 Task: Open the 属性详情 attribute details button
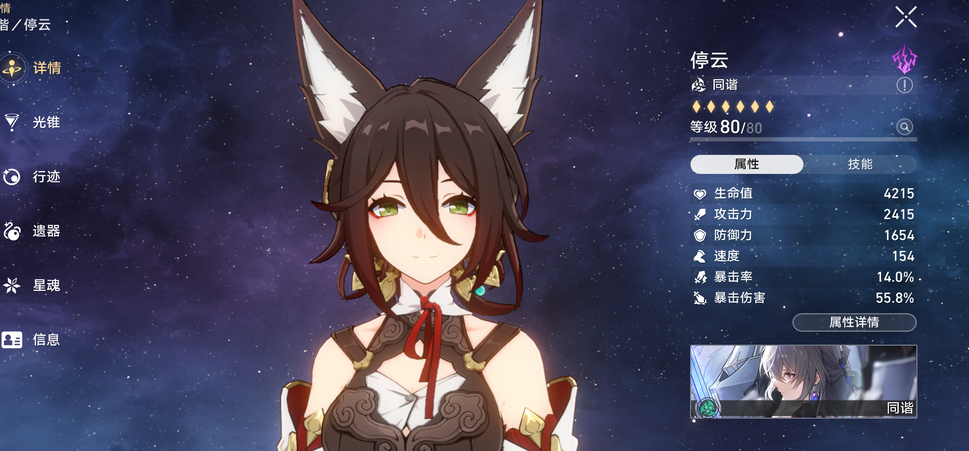tap(854, 322)
